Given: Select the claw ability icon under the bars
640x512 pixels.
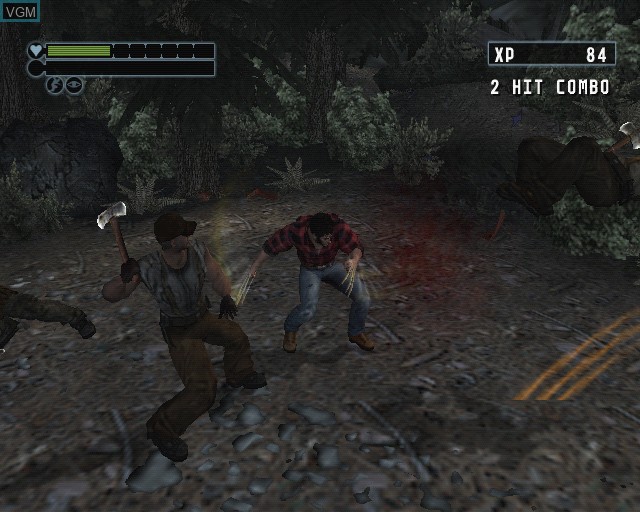Looking at the screenshot, I should [x=55, y=86].
